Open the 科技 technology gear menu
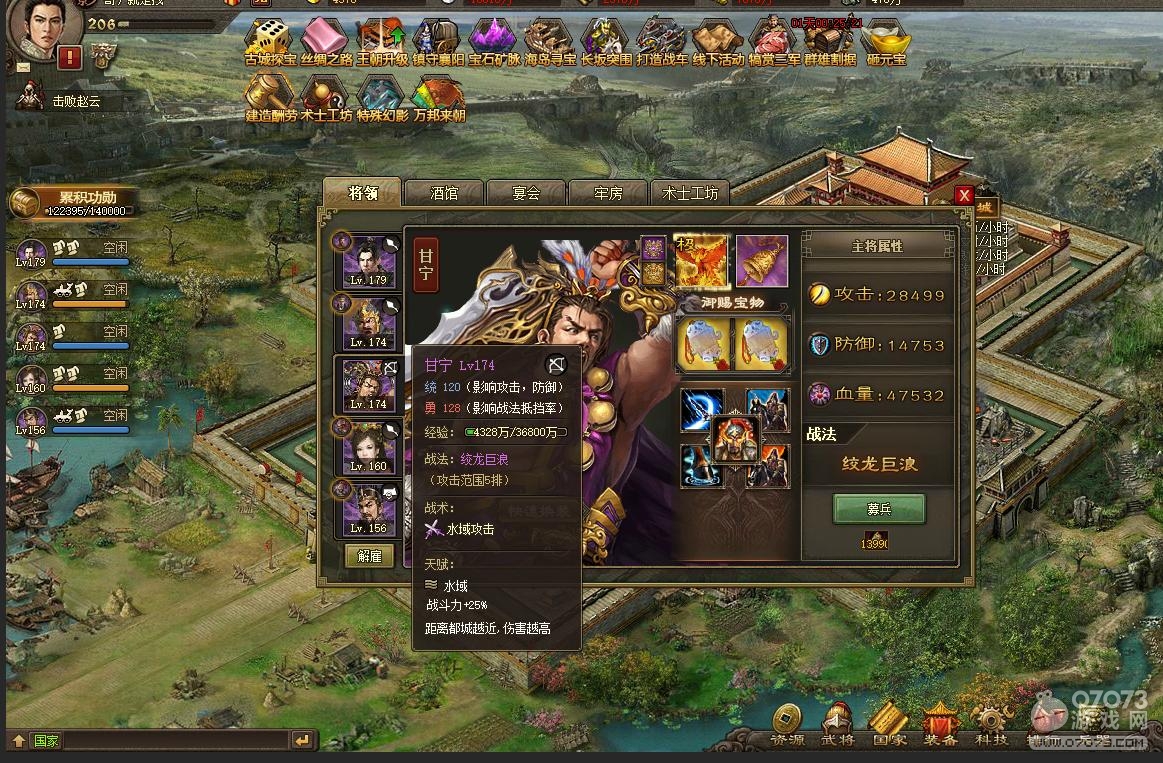The image size is (1163, 763). pos(991,725)
